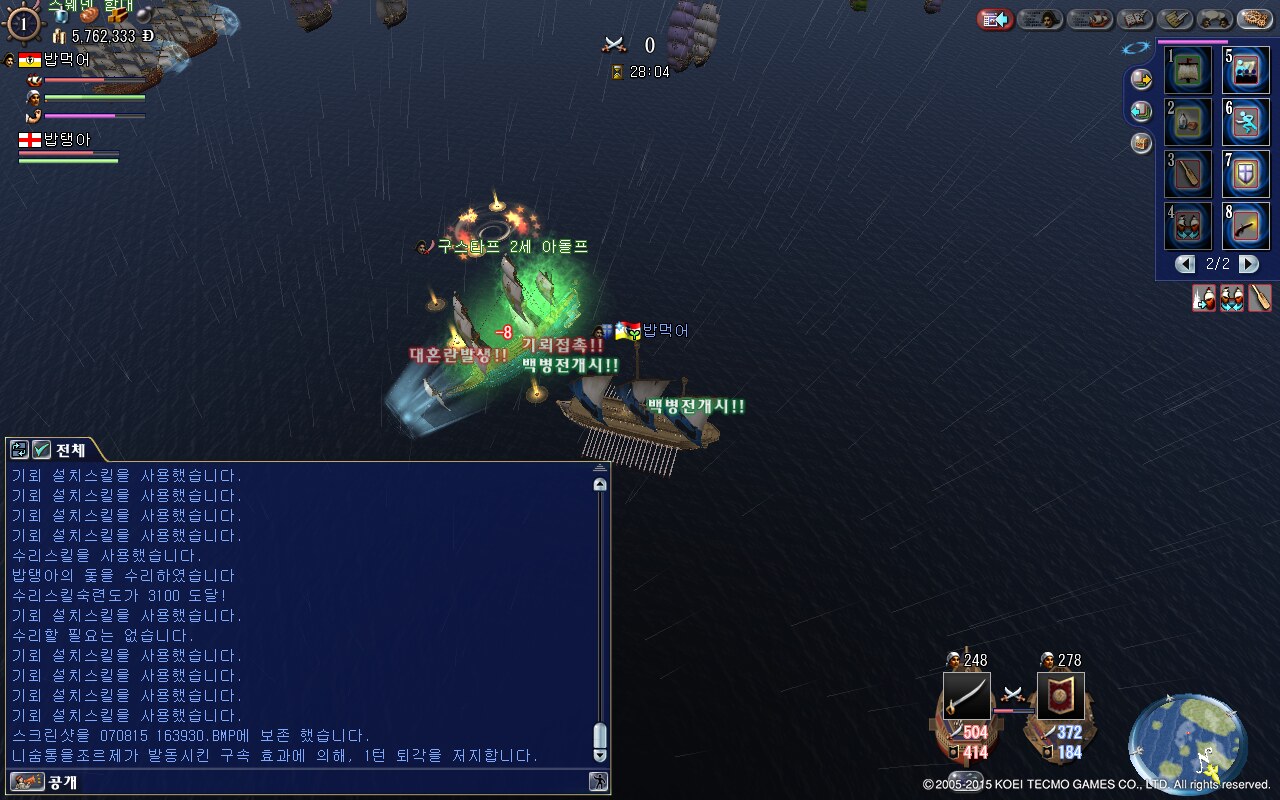1280x800 pixels.
Task: Fire the musket skill in slot 8
Action: tap(1246, 226)
